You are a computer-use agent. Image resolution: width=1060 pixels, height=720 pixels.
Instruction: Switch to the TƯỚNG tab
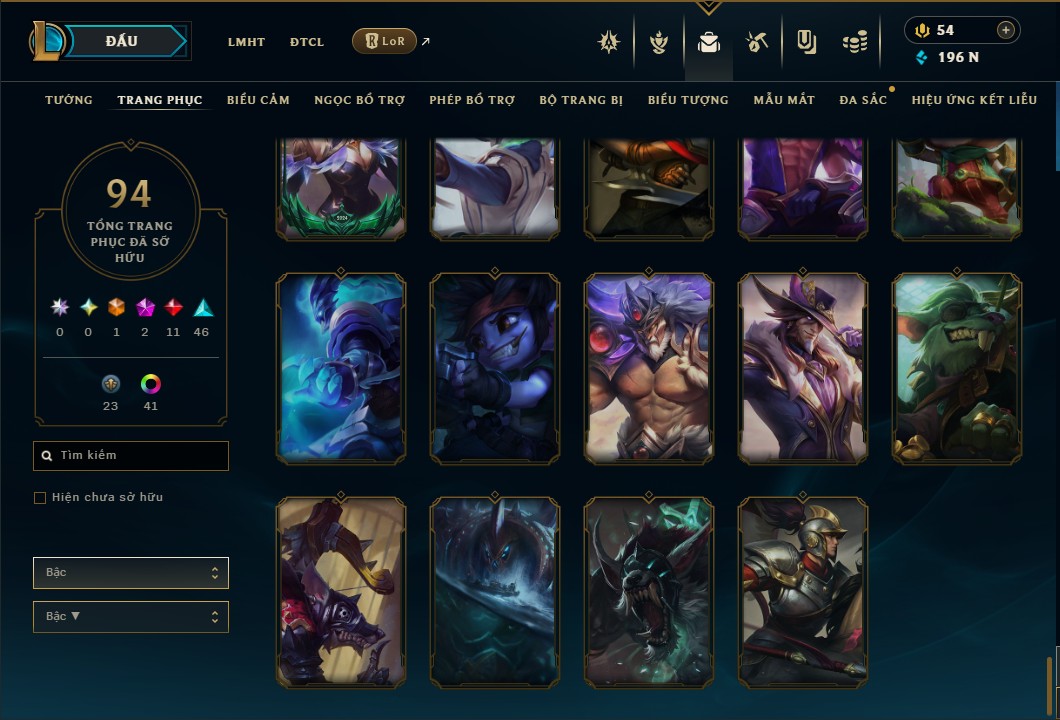pos(69,100)
